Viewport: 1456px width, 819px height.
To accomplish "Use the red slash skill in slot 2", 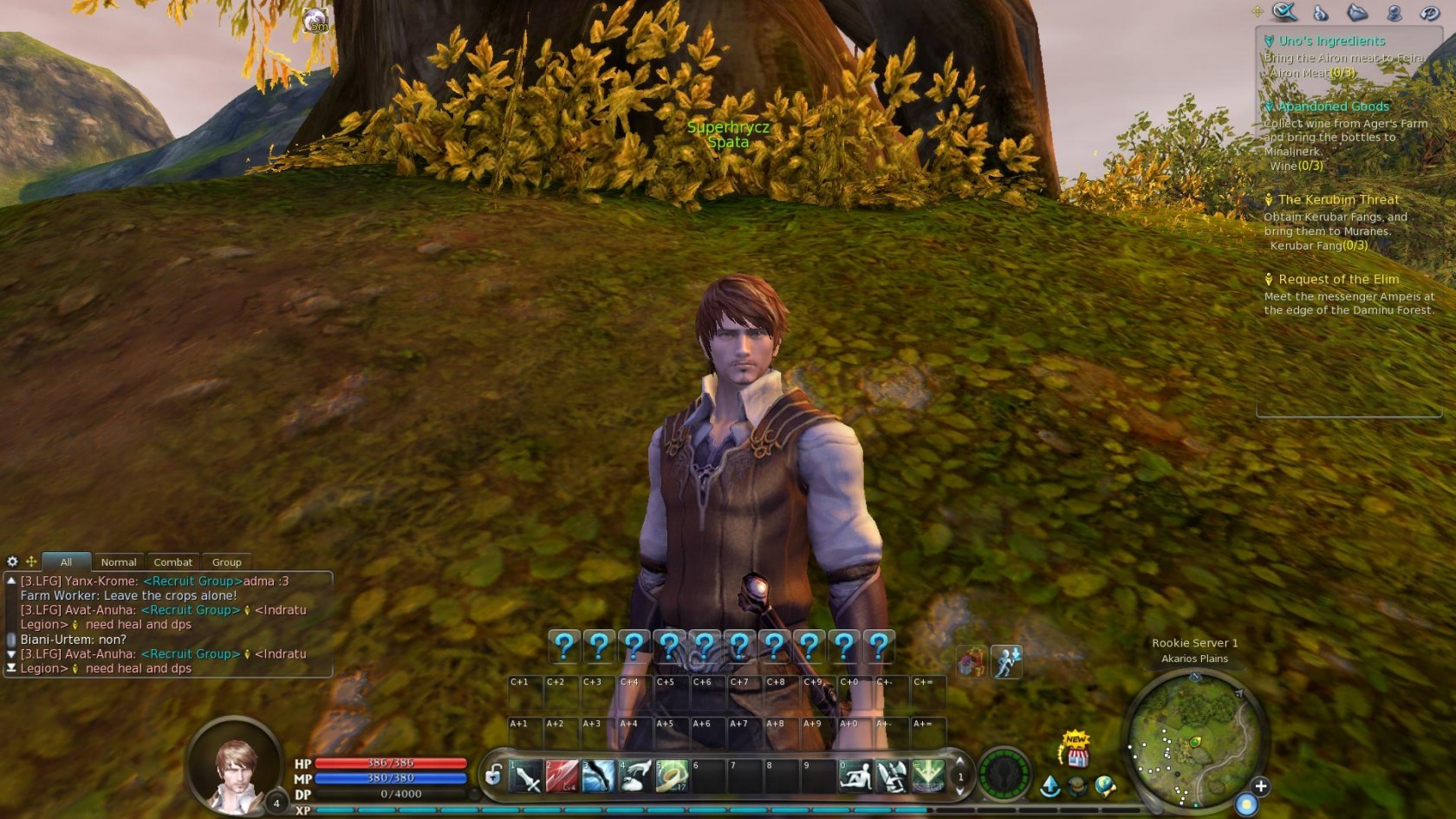I will click(562, 777).
